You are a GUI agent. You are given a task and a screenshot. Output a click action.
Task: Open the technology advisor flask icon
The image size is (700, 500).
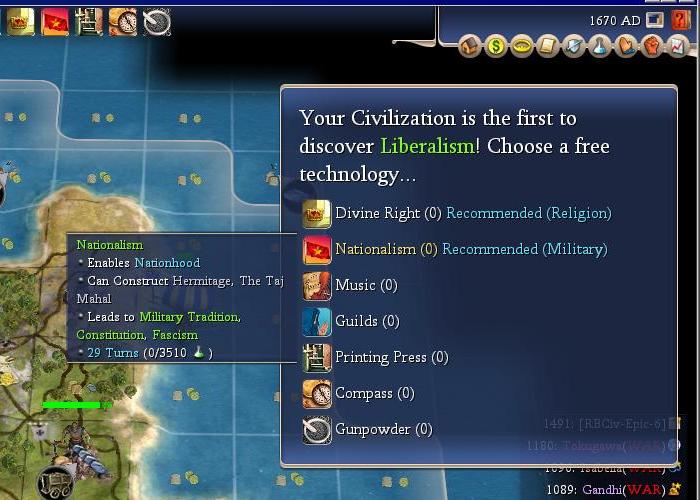click(600, 46)
